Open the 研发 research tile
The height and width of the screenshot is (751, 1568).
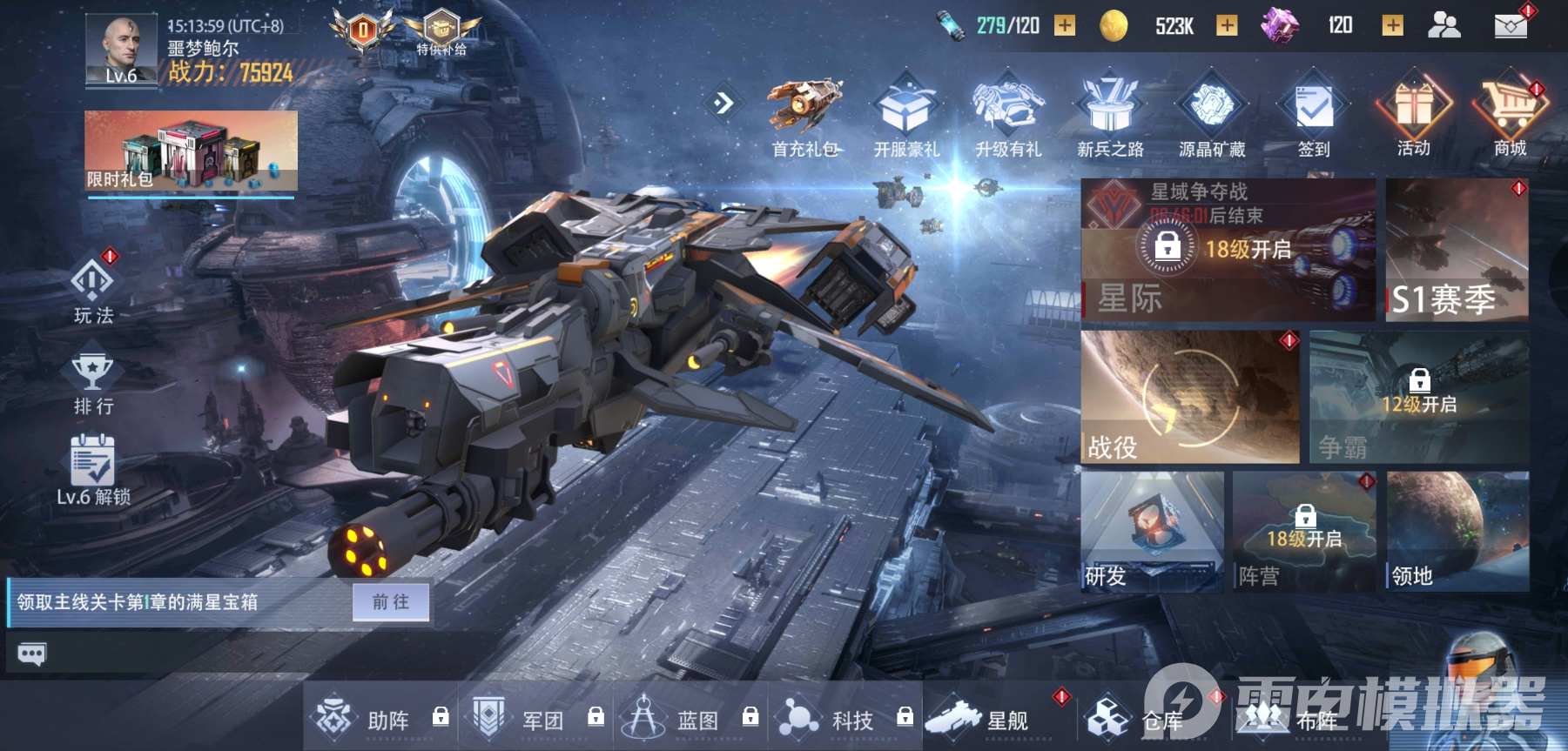pos(1152,532)
